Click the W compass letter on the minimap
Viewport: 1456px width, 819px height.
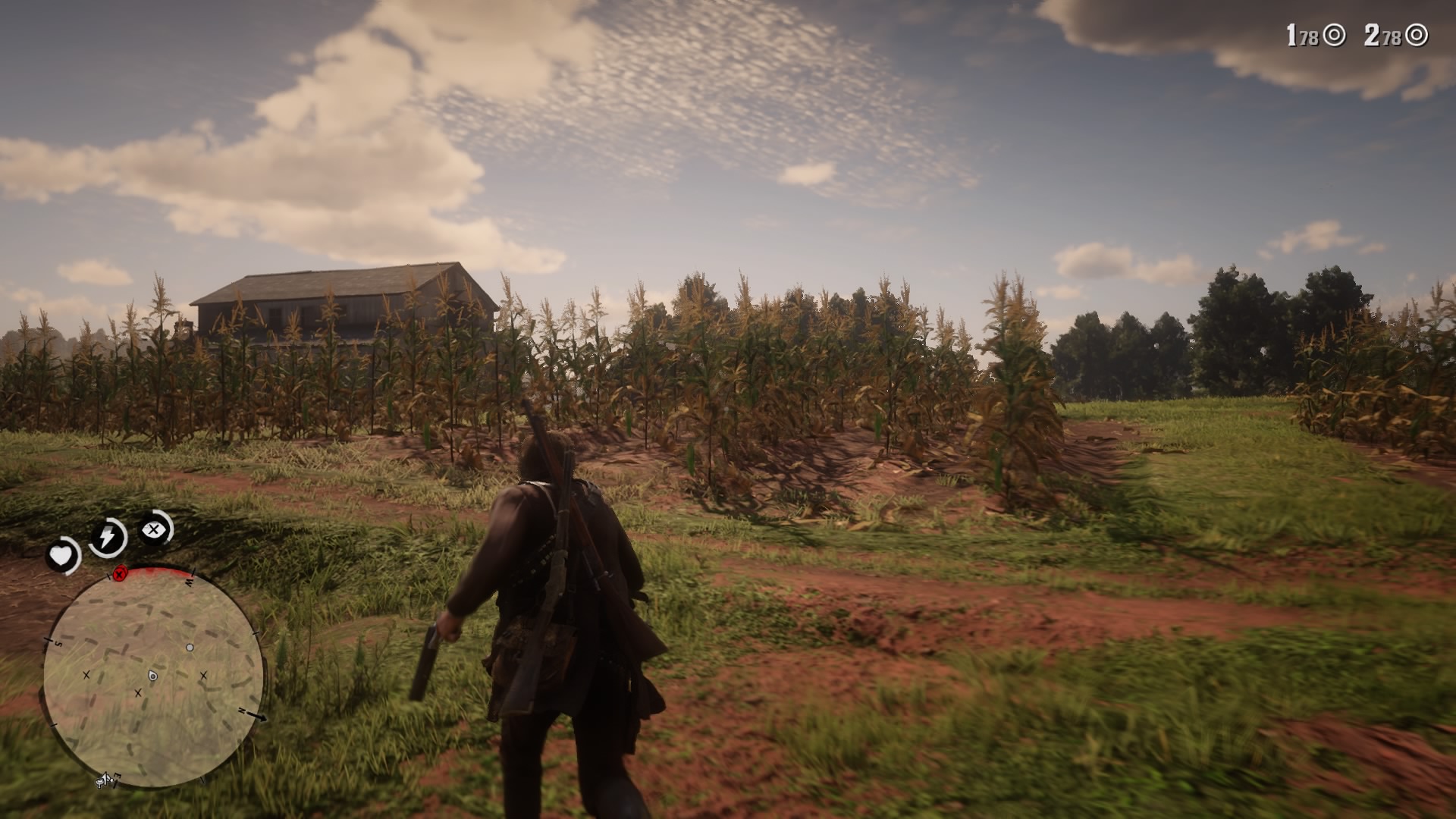189,581
